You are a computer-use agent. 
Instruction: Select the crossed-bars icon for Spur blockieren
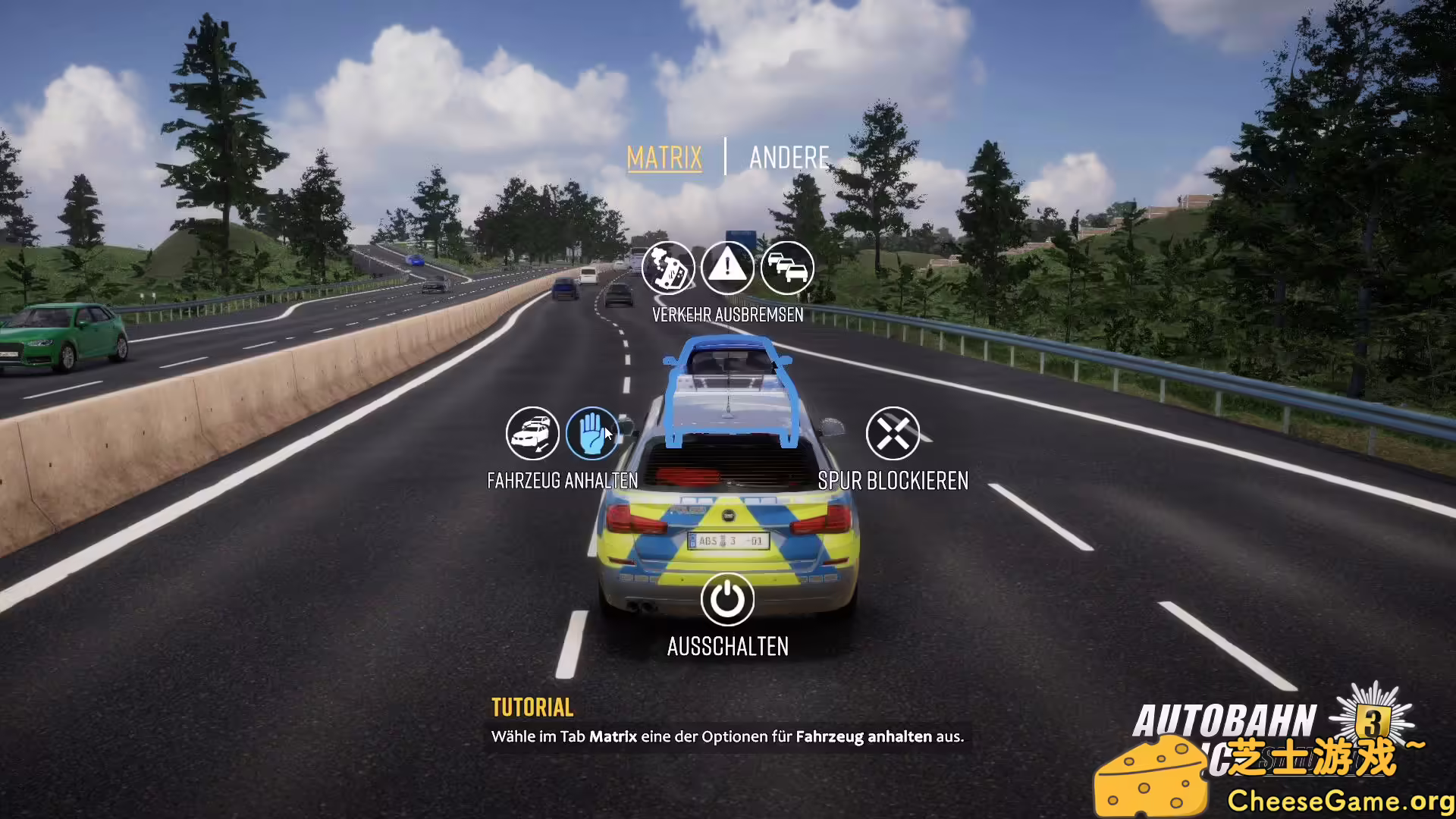(x=893, y=433)
